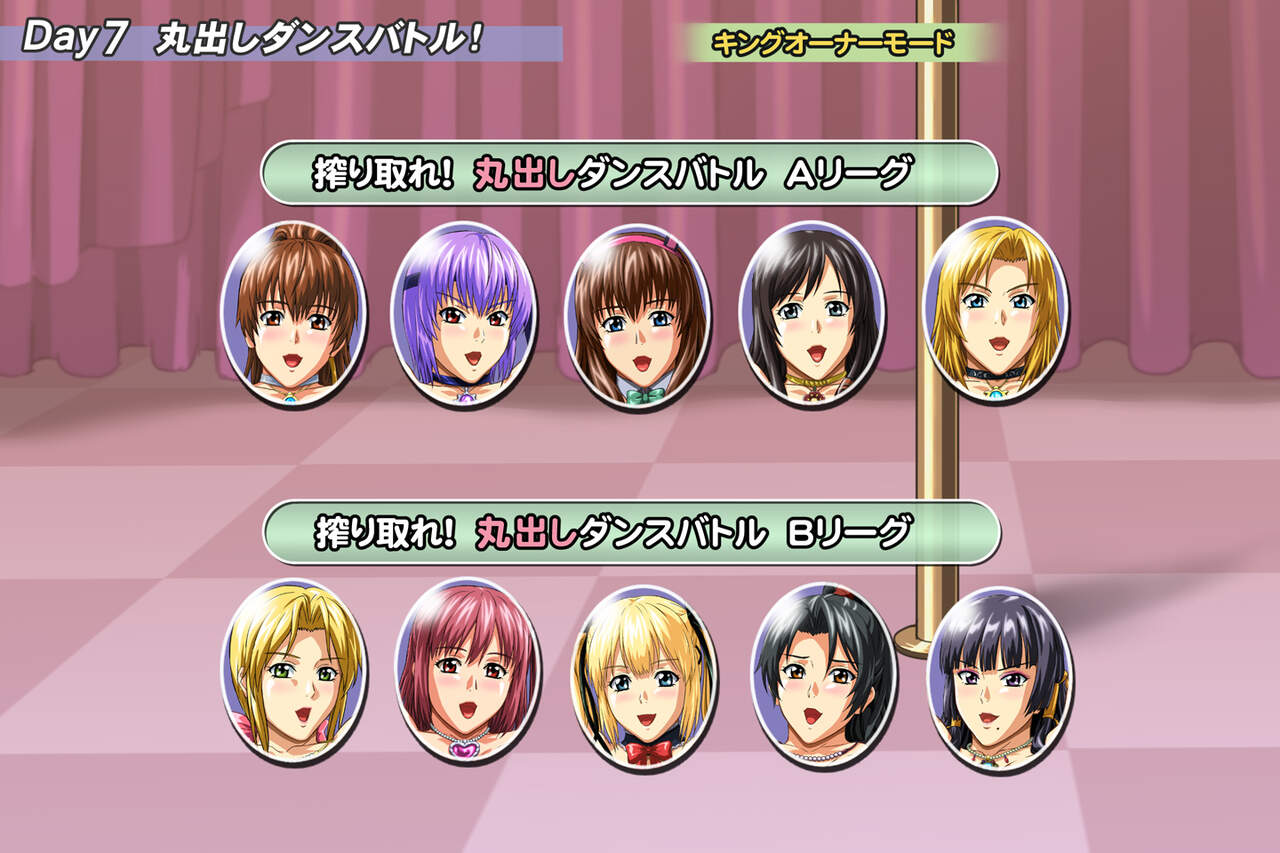1280x853 pixels.
Task: Pick the red-haired girl with heart pendant
Action: point(468,670)
